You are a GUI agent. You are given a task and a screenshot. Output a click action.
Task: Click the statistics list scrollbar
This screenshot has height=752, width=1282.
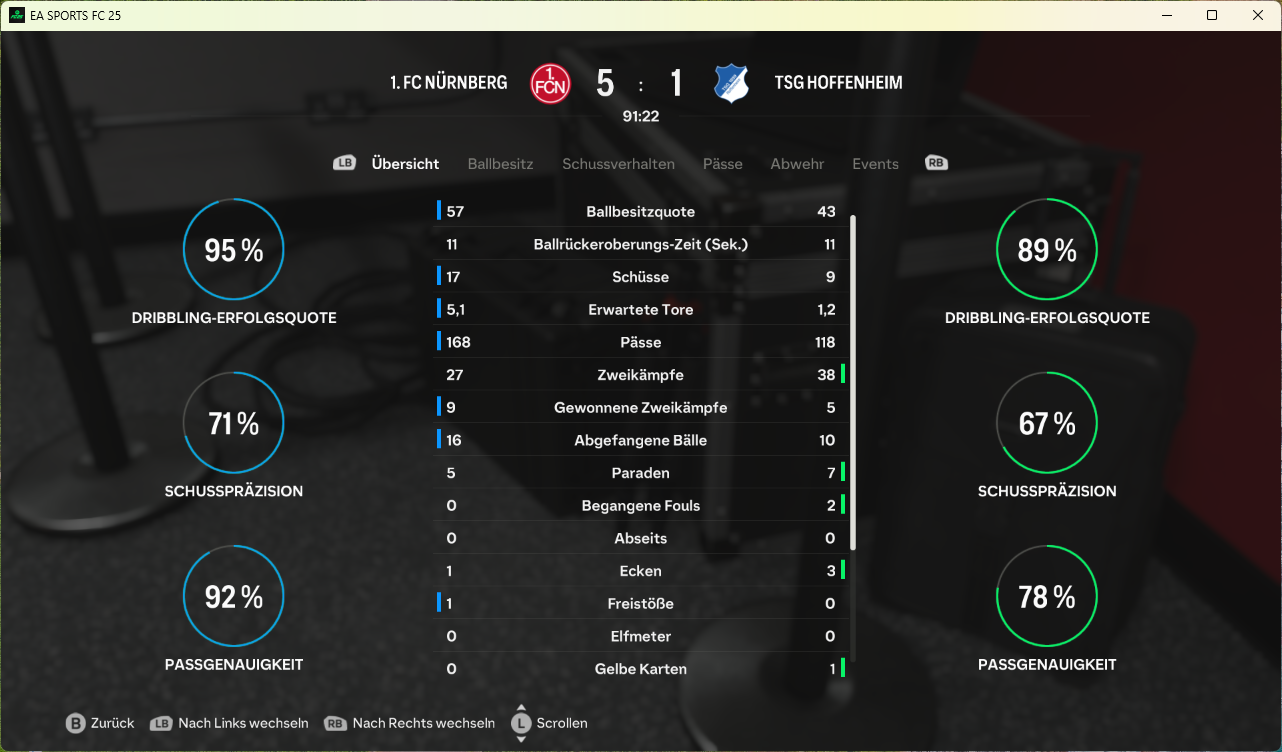click(x=853, y=380)
